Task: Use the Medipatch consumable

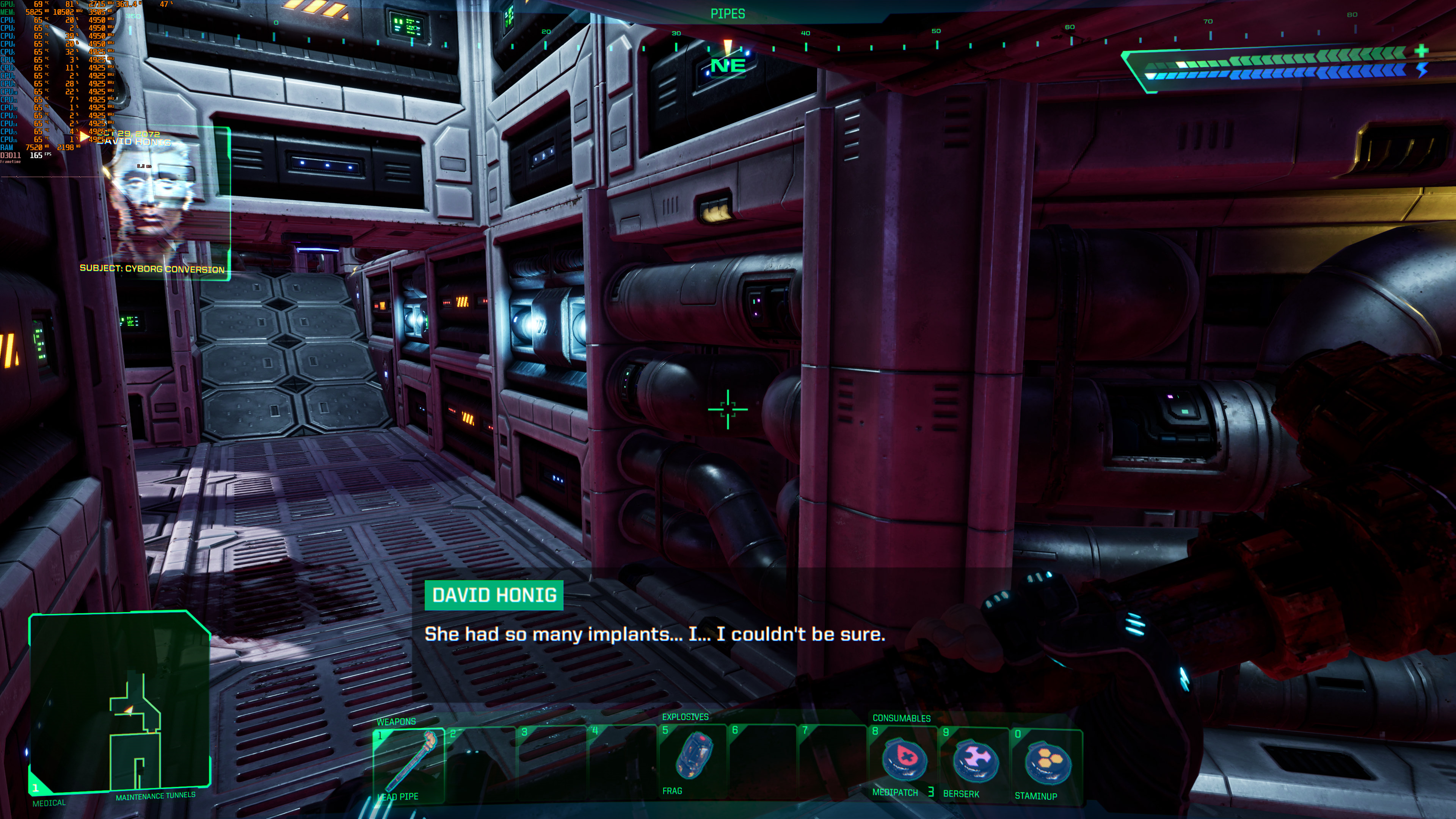Action: point(903,760)
